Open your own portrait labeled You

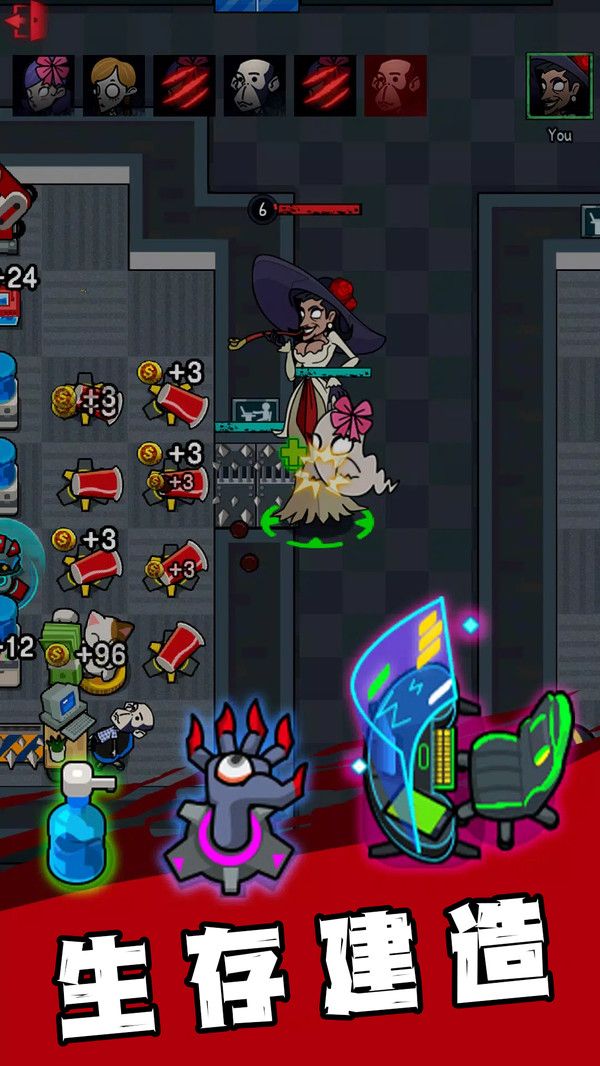pyautogui.click(x=559, y=86)
